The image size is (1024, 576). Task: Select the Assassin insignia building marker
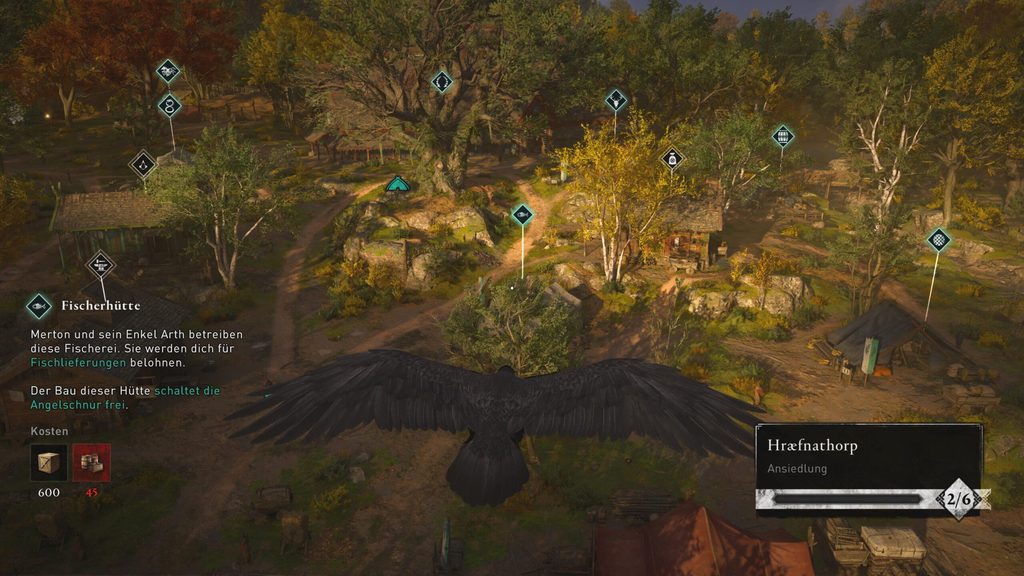pos(144,163)
